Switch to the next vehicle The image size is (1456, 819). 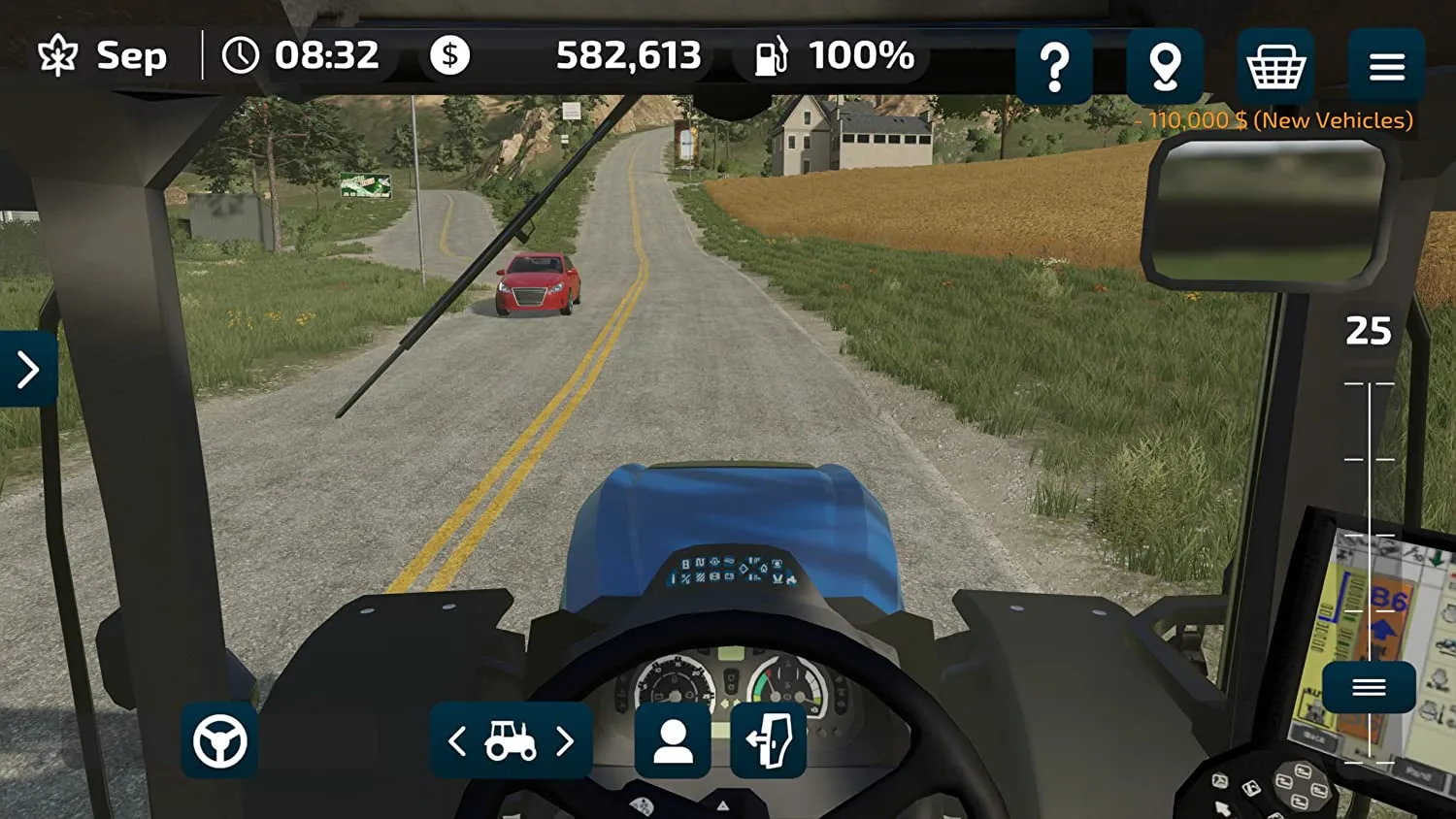tap(565, 742)
